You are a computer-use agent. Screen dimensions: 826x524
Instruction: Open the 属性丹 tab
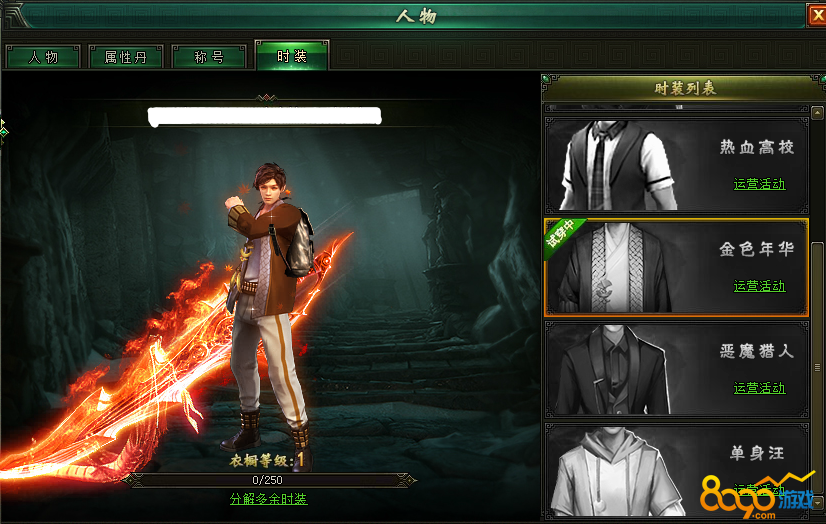click(126, 57)
